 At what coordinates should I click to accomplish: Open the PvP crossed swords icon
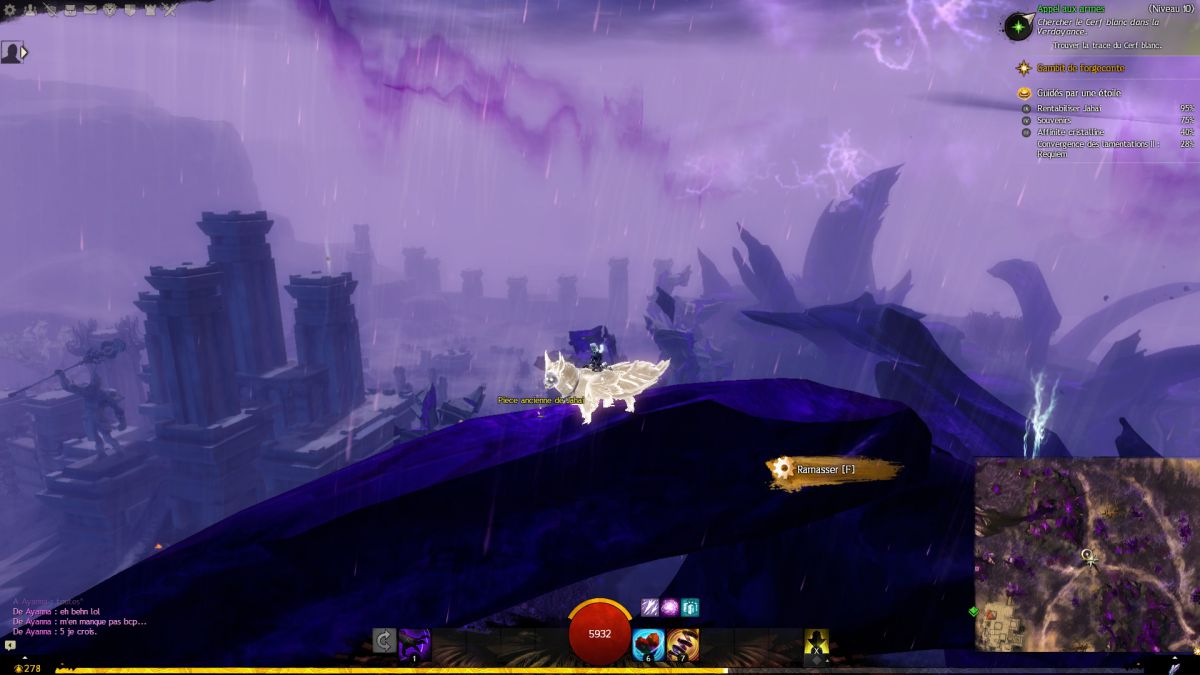pos(171,10)
